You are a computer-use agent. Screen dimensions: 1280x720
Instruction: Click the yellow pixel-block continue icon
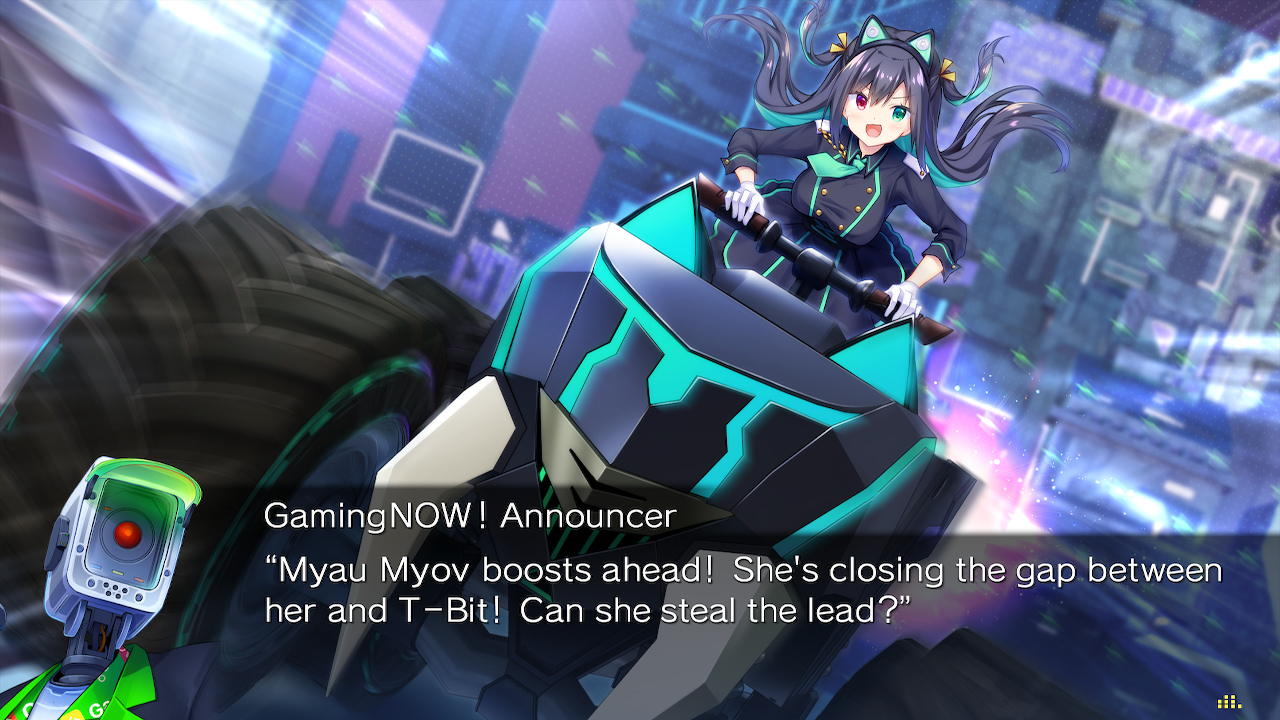tap(1228, 702)
